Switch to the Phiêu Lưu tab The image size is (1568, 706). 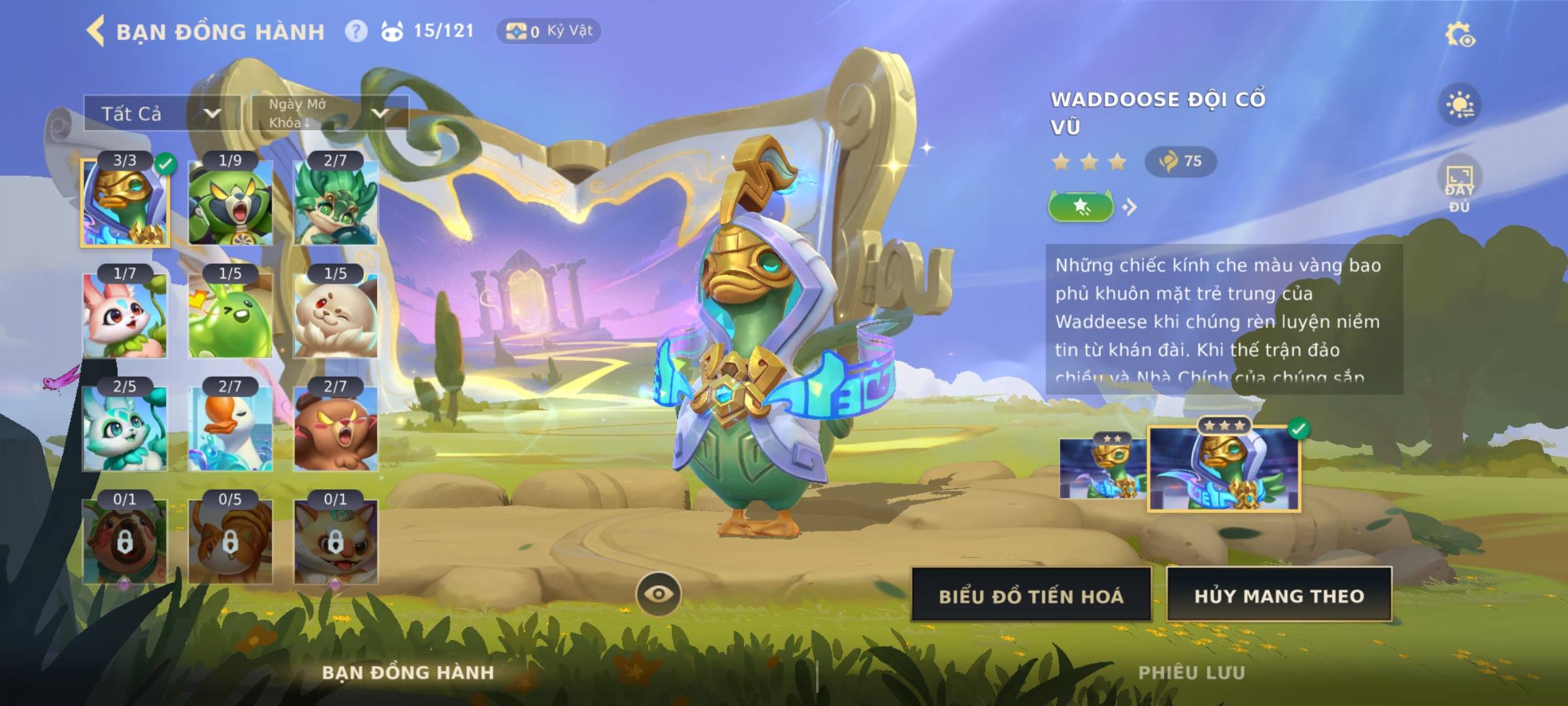(x=1191, y=673)
